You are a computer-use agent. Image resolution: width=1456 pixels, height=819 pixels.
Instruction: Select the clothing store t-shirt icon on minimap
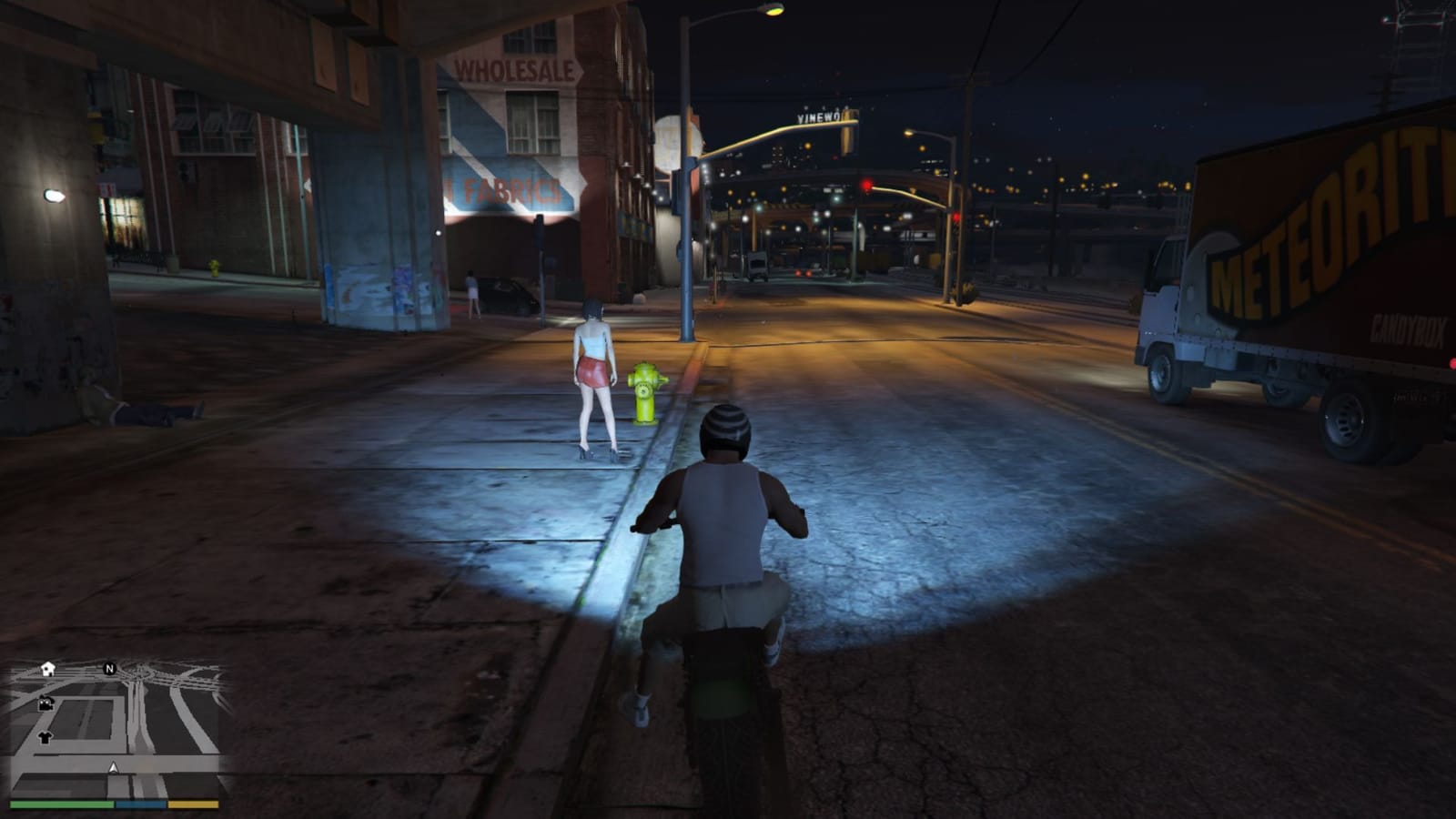pos(45,738)
